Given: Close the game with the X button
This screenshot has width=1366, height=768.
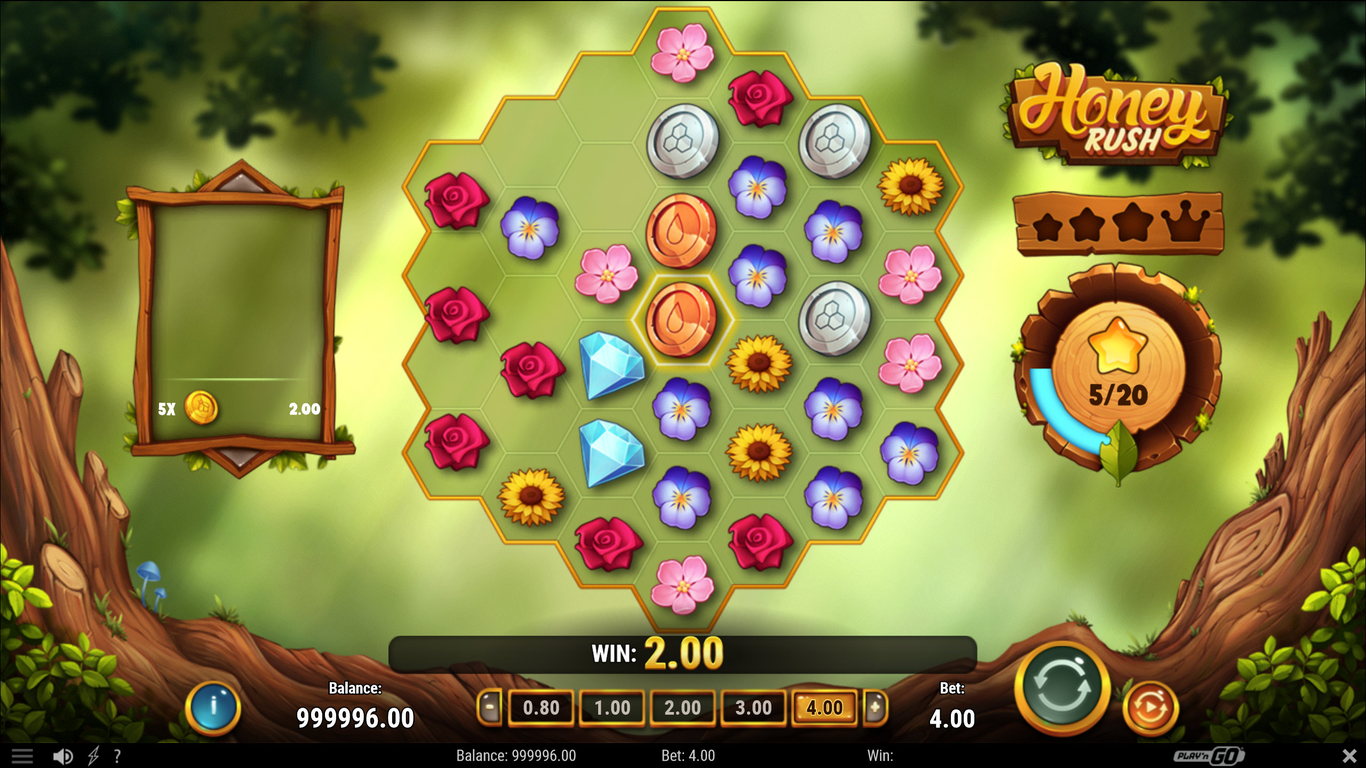Looking at the screenshot, I should [1349, 755].
